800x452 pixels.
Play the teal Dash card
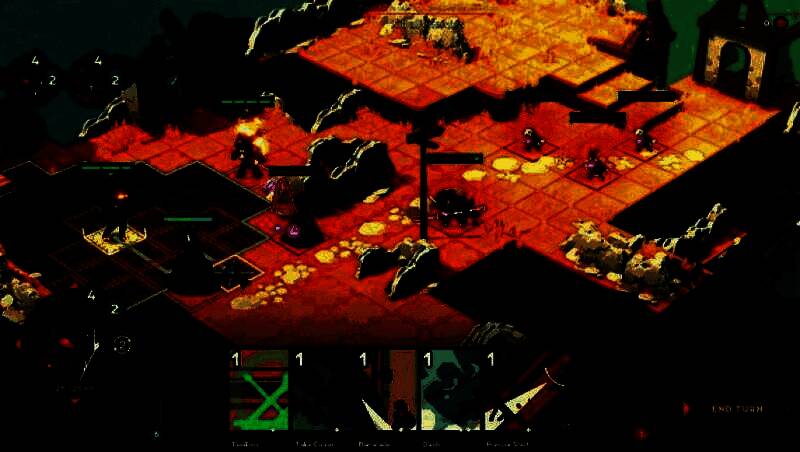pos(451,392)
